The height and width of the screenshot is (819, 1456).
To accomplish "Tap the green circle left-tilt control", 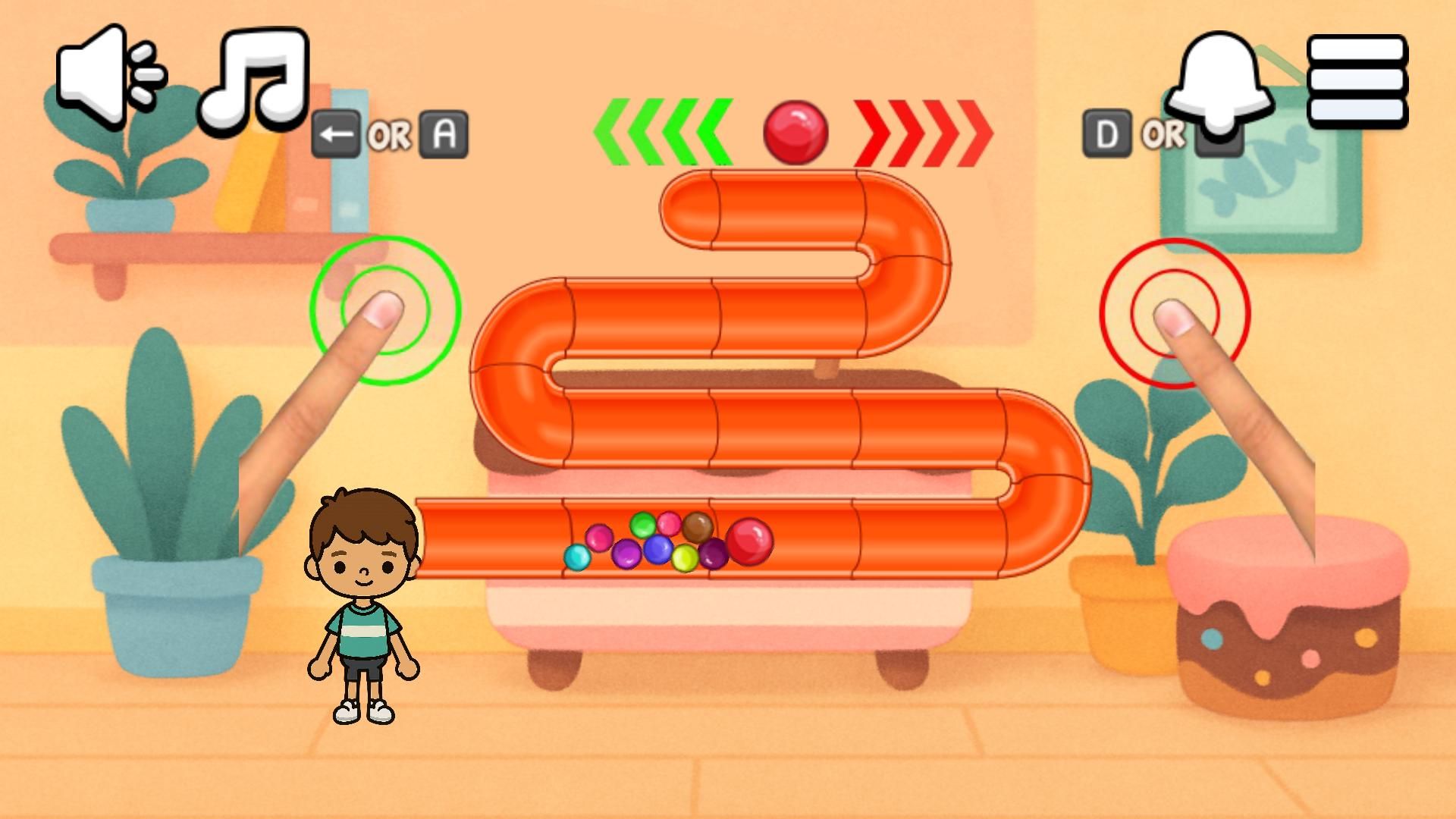I will (x=385, y=309).
